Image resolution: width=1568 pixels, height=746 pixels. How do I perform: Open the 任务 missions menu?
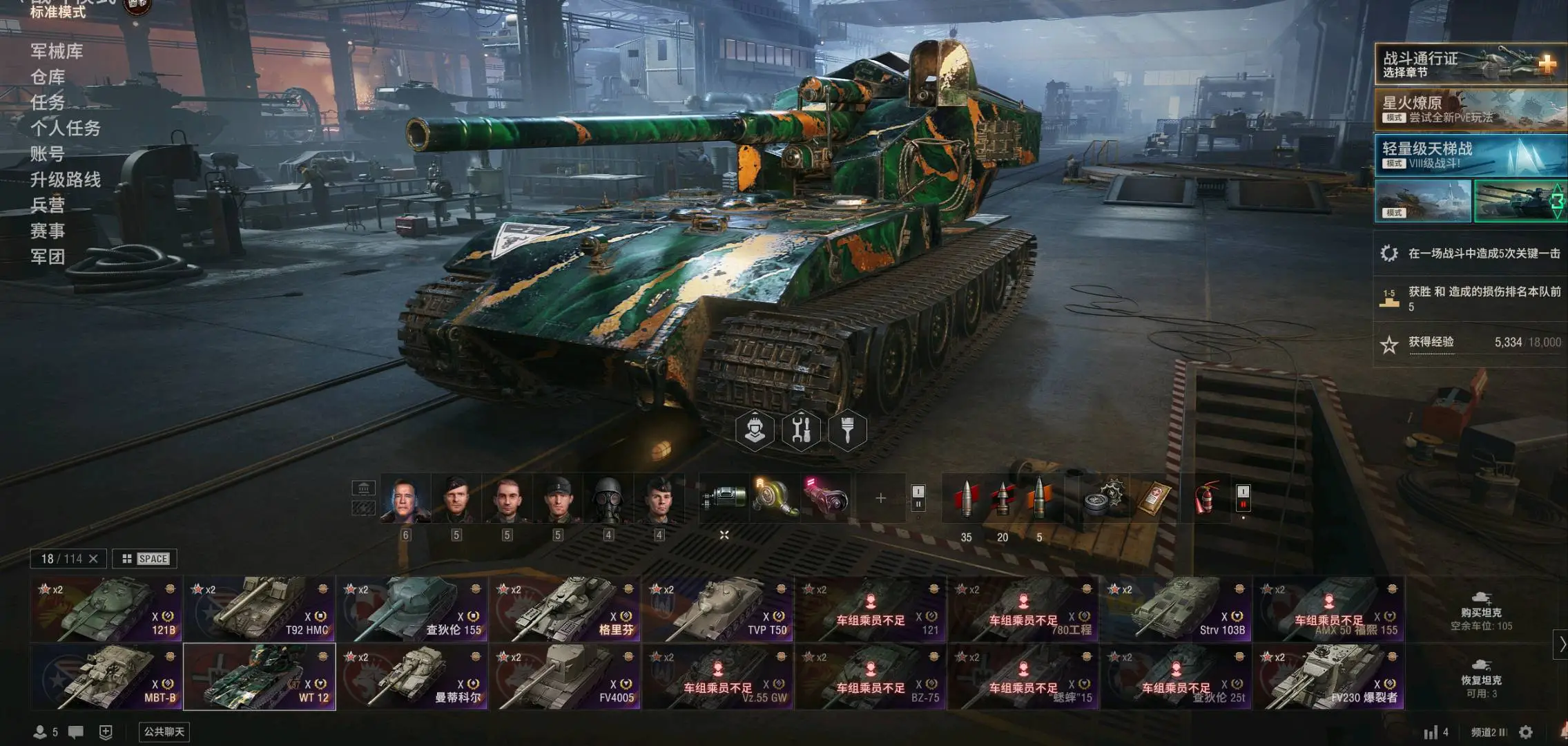coord(48,102)
